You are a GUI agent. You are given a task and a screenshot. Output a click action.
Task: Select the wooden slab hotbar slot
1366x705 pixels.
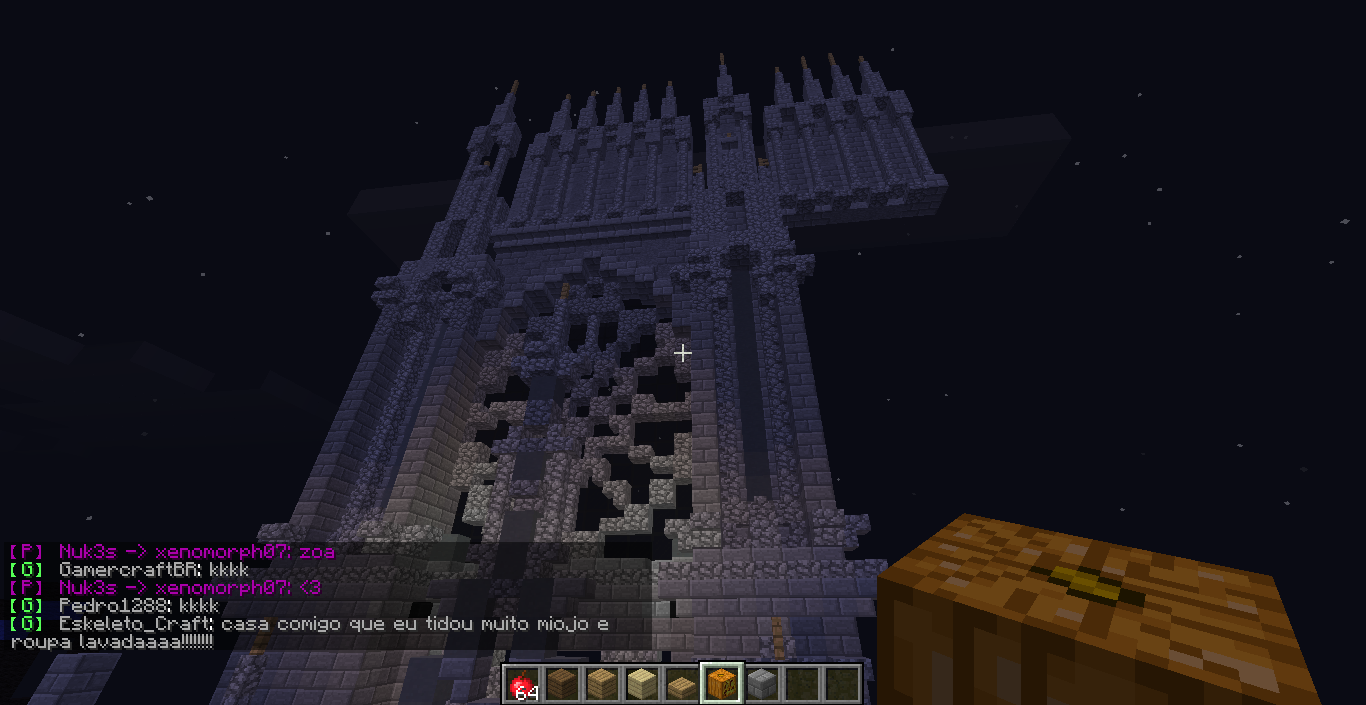[x=681, y=685]
